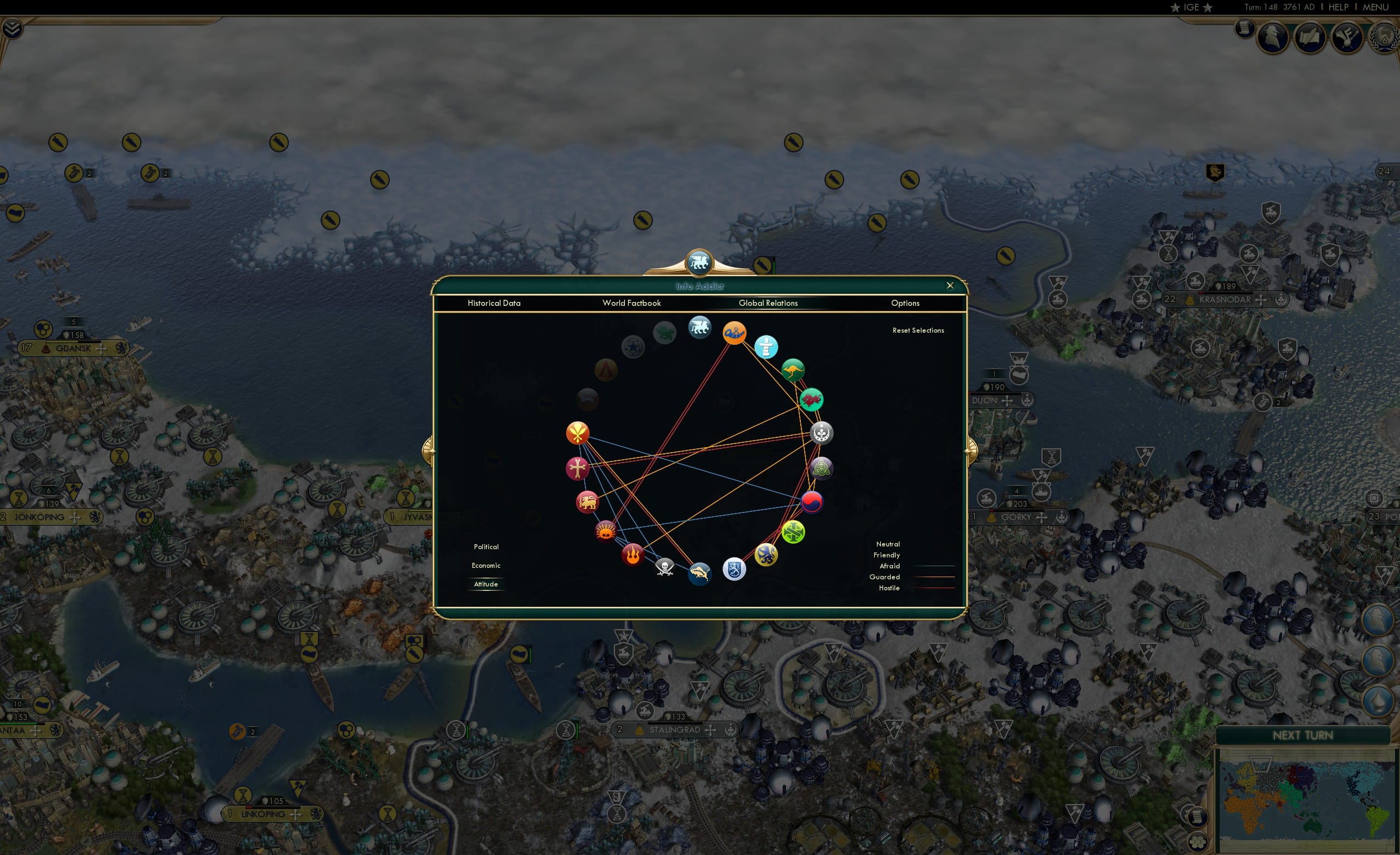
Task: Click the red Hostile legend line
Action: pos(939,588)
